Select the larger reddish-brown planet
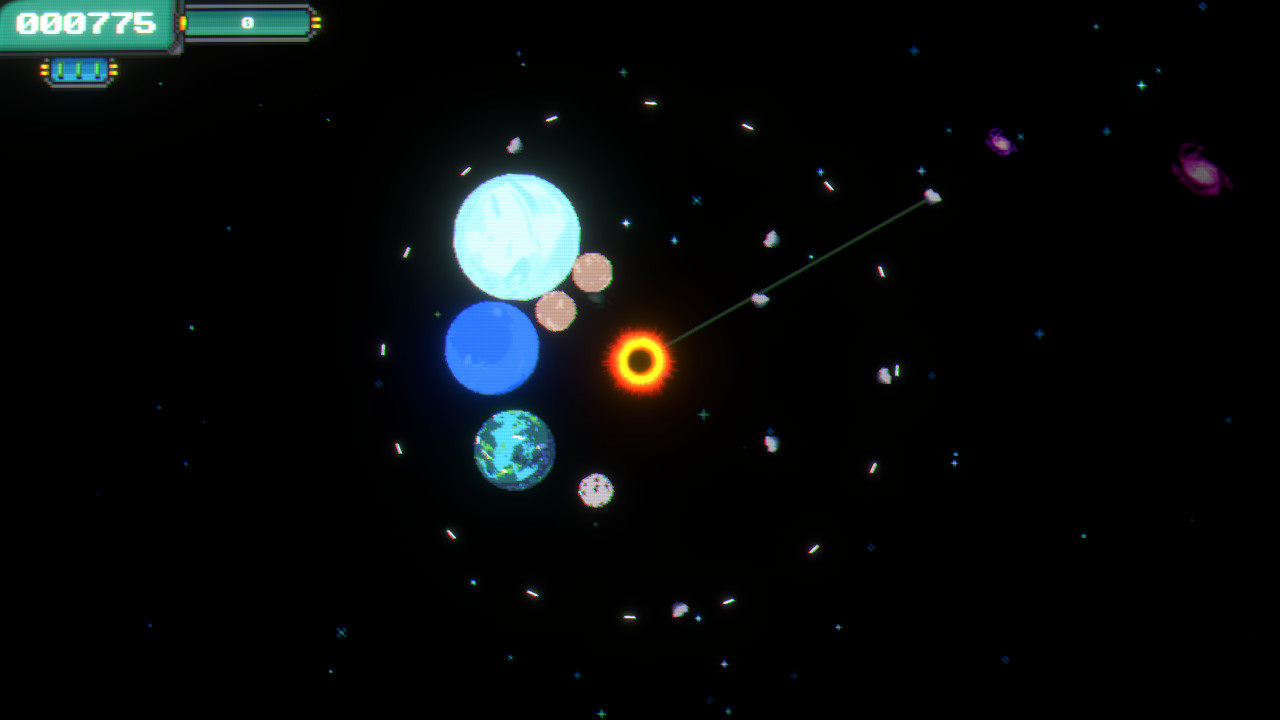This screenshot has height=720, width=1280. (591, 270)
